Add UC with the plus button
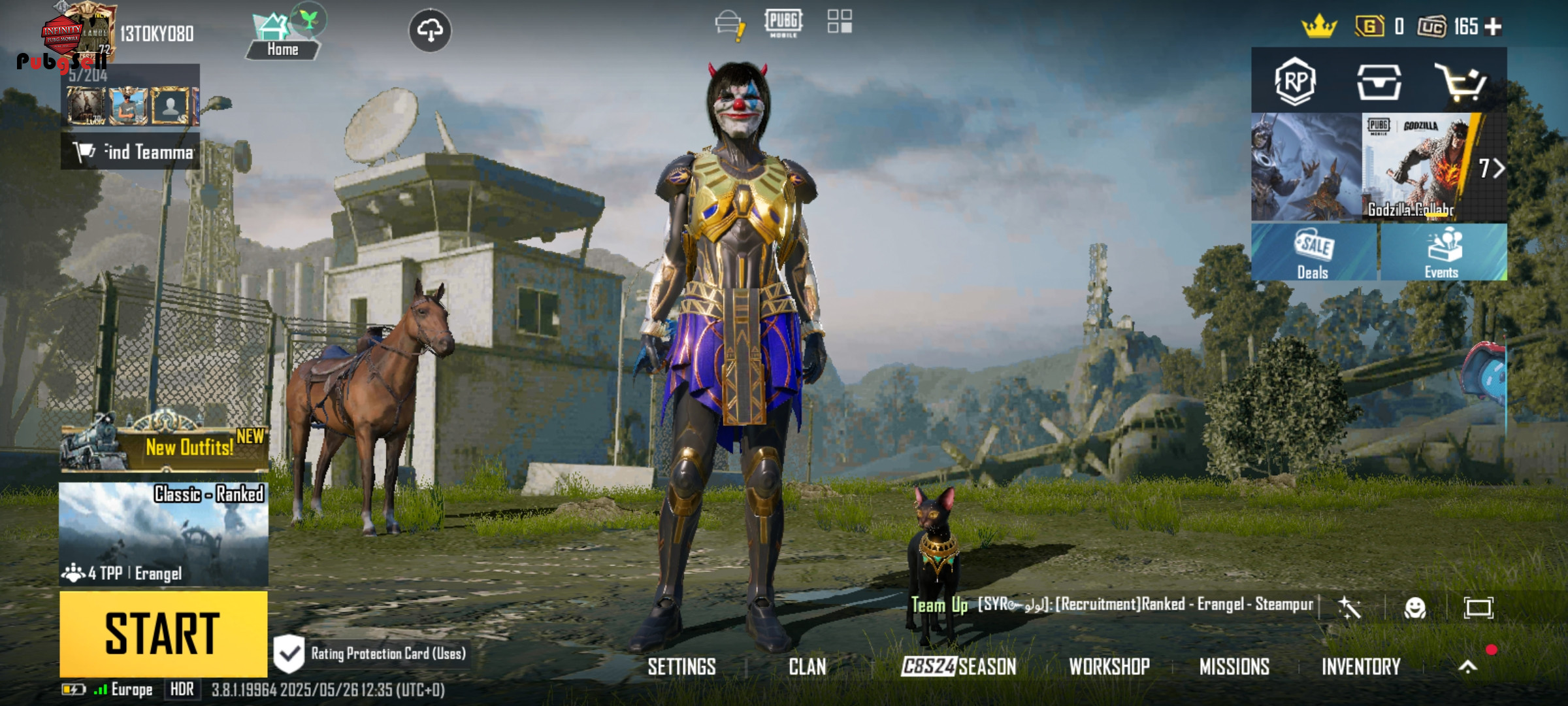The image size is (1568, 706). point(1494,27)
